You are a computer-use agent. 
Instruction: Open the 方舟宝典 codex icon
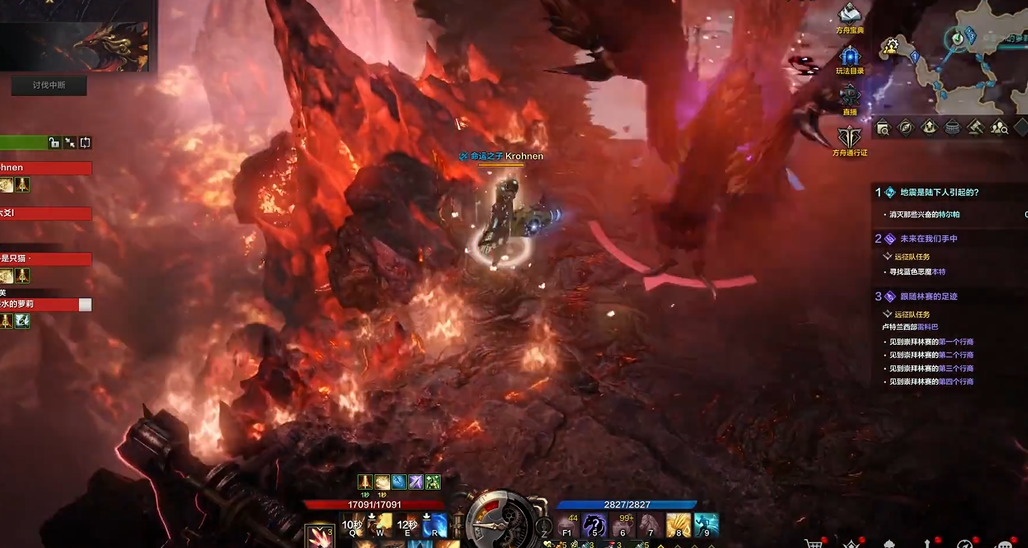point(849,16)
